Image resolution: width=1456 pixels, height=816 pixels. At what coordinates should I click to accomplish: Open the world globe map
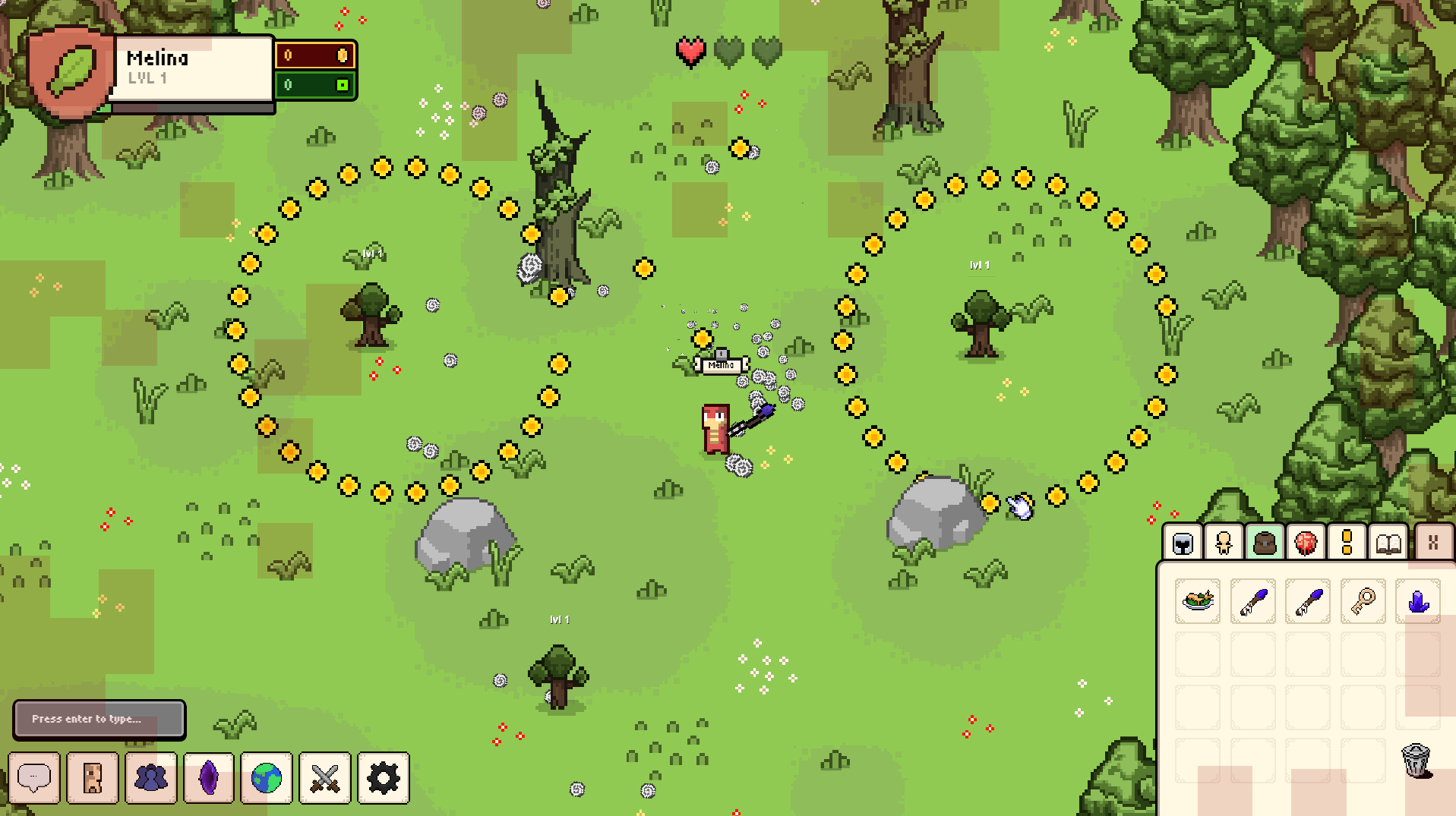(267, 777)
